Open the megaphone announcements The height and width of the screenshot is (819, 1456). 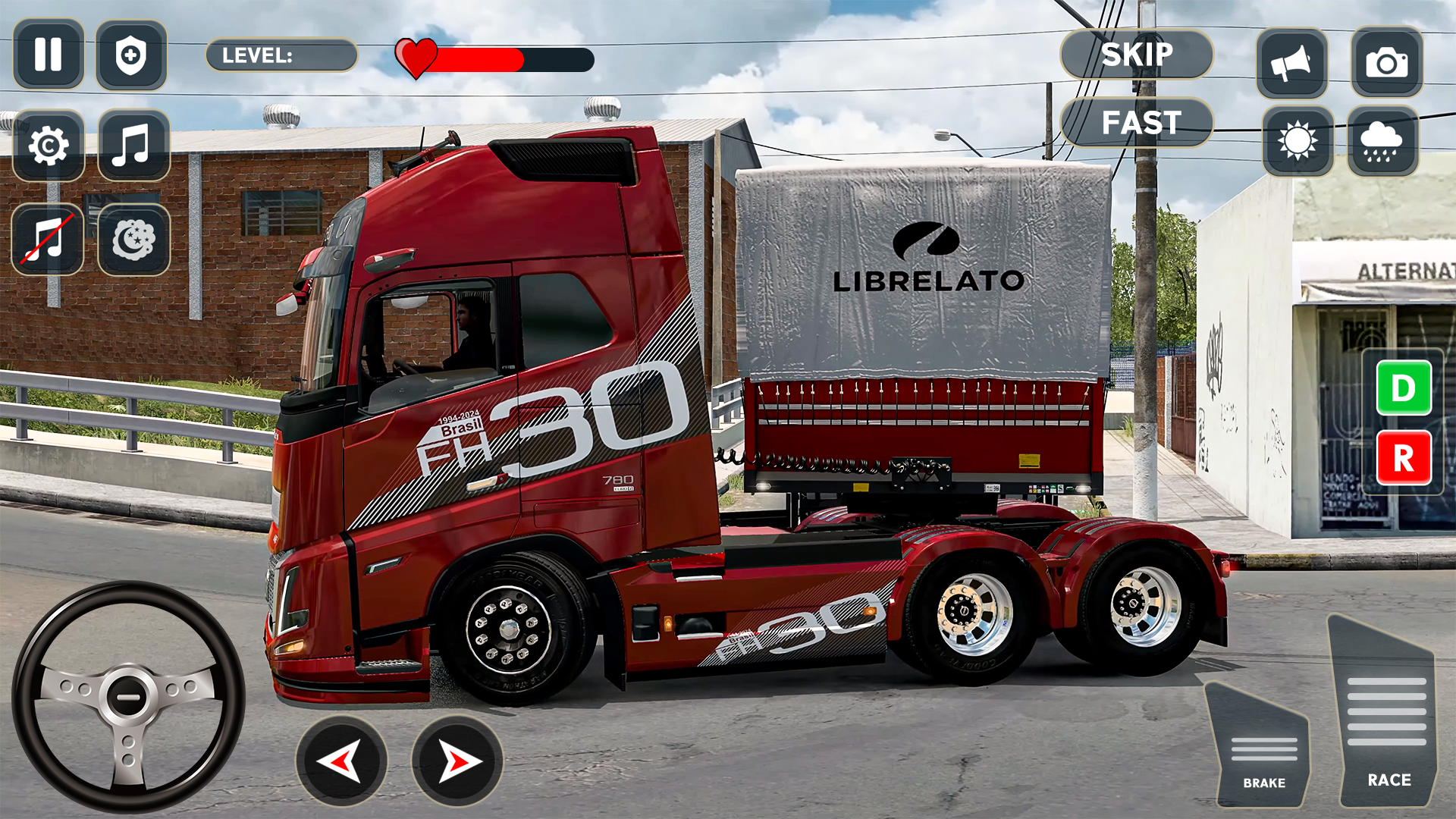(1293, 61)
